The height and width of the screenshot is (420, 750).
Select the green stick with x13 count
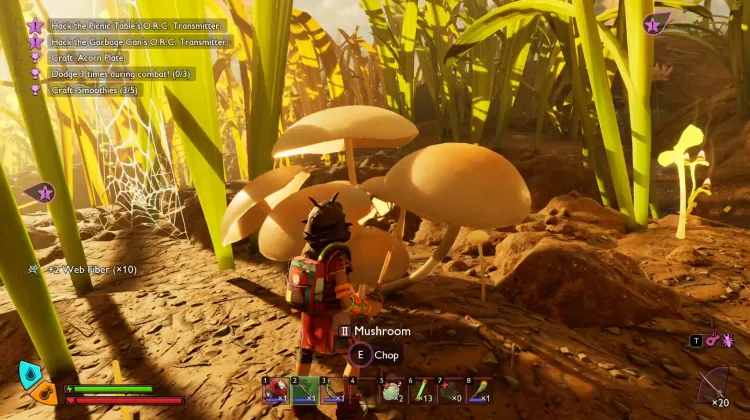(421, 390)
